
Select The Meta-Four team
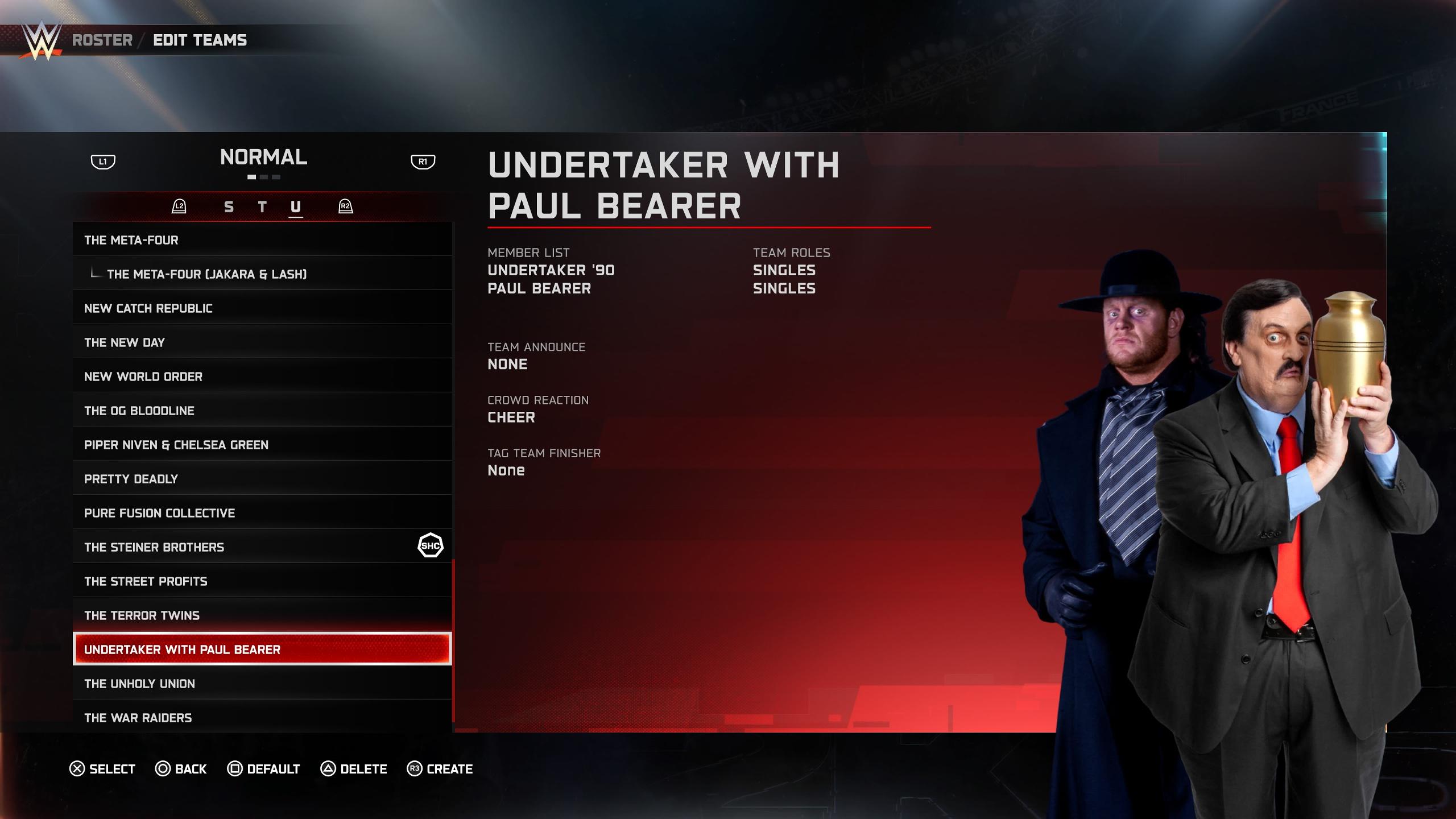coord(262,240)
